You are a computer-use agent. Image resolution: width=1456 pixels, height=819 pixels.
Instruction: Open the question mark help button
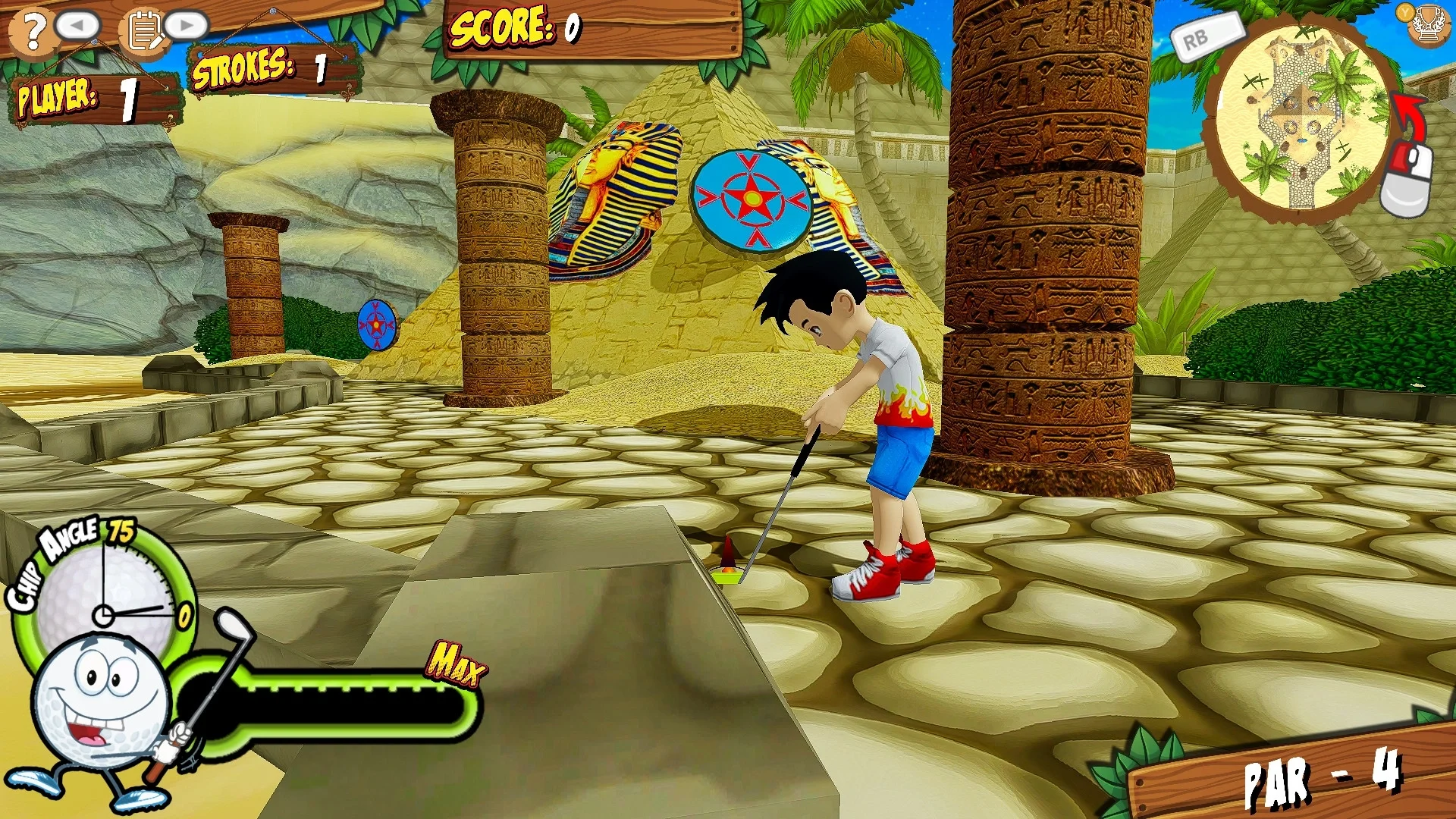tap(32, 31)
